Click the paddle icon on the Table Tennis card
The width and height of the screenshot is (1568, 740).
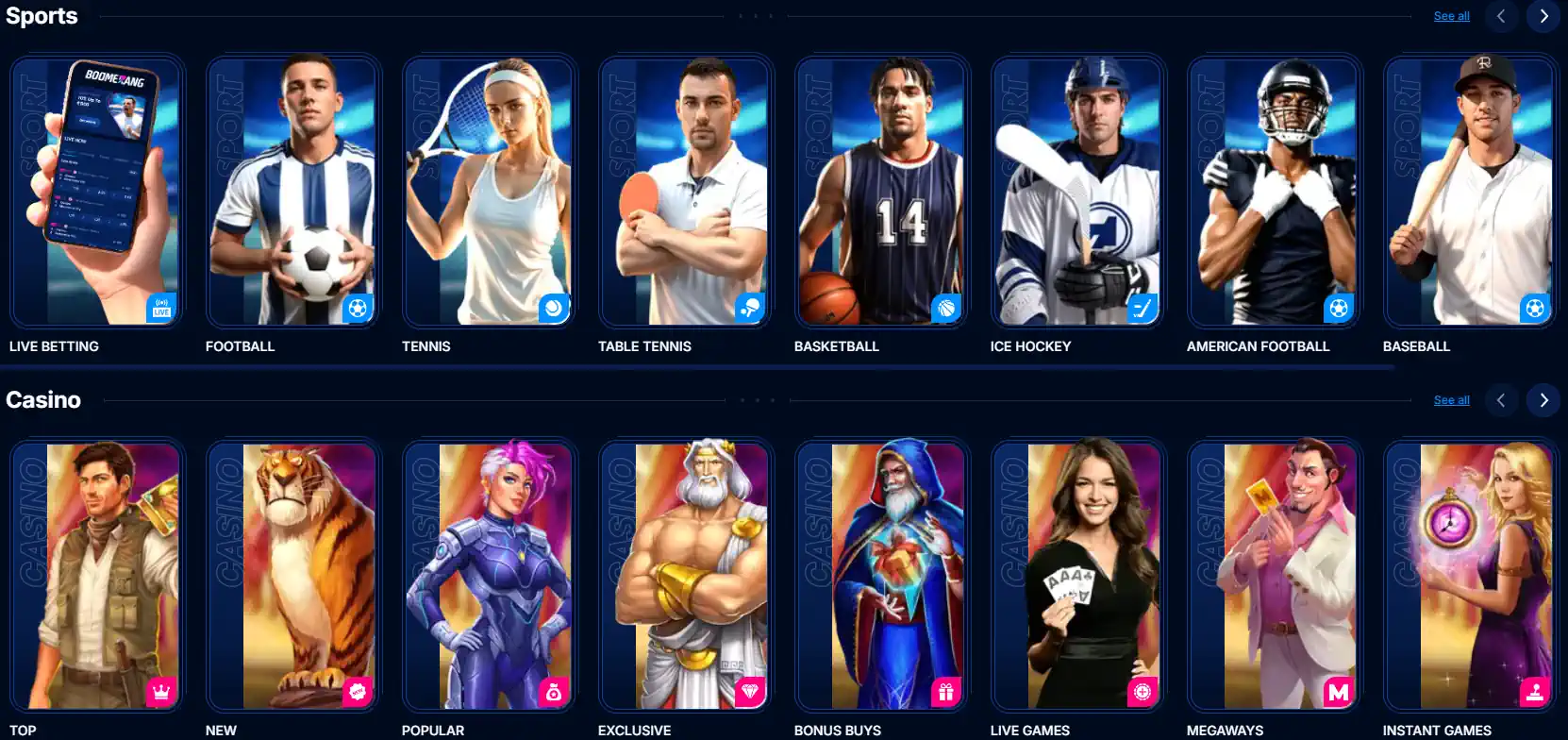click(x=750, y=308)
